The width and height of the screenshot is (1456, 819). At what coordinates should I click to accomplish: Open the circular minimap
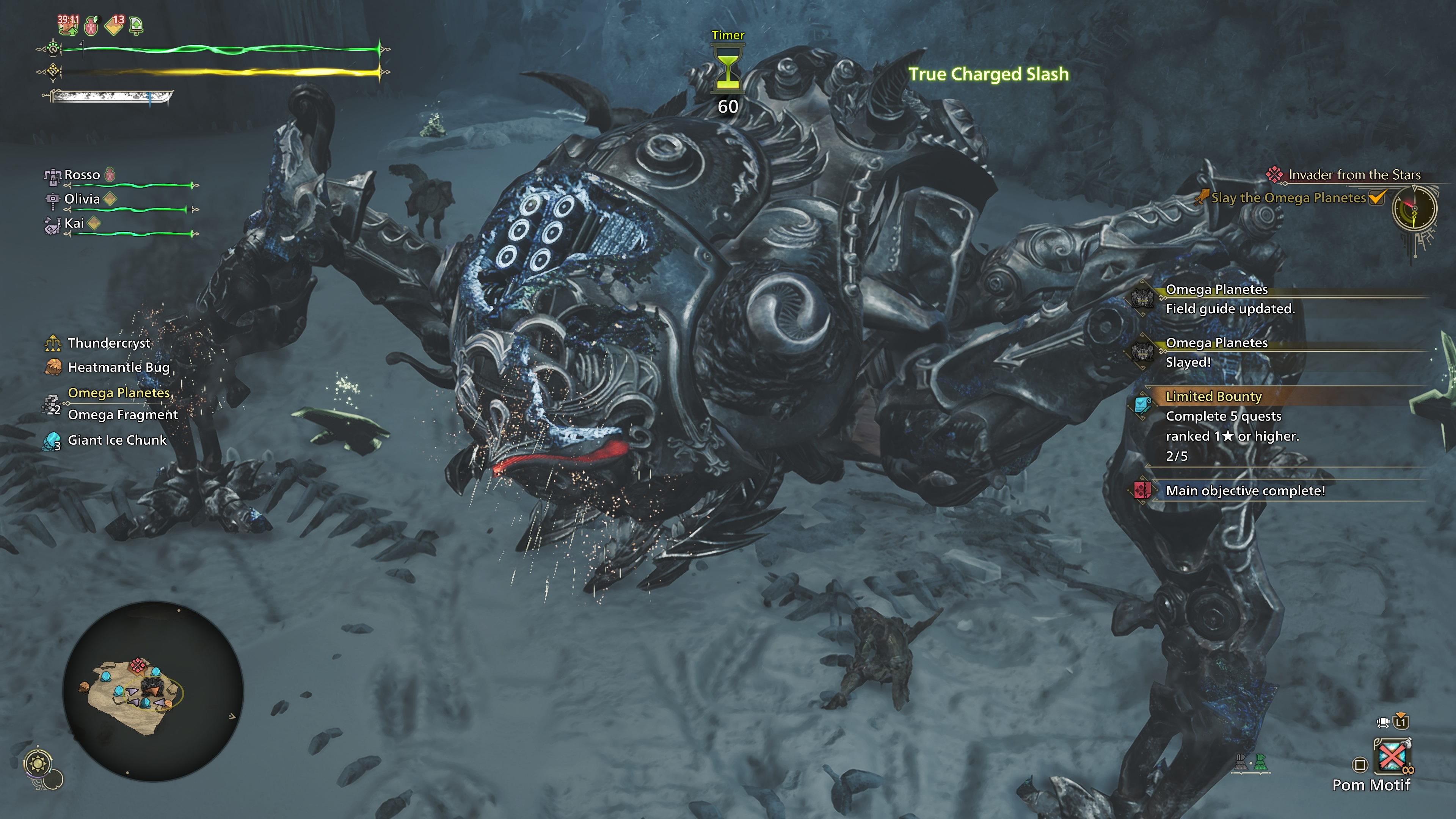tap(152, 691)
